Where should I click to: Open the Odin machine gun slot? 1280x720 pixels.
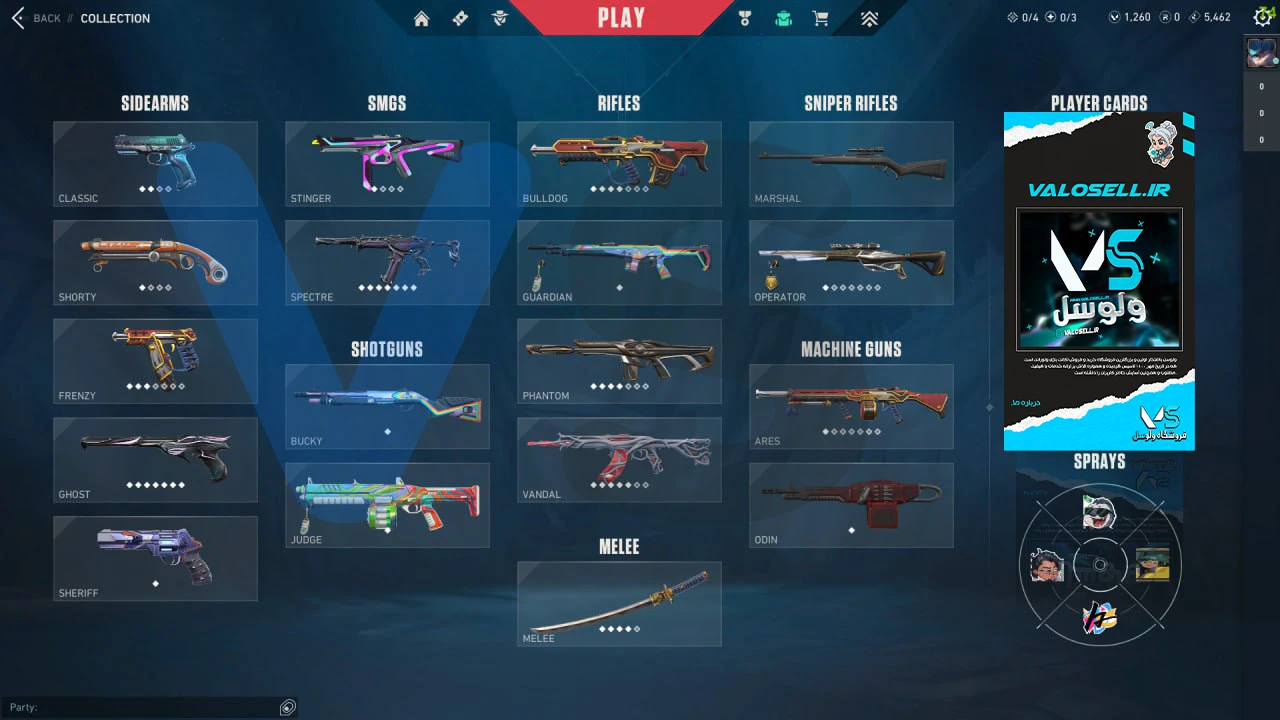point(851,505)
